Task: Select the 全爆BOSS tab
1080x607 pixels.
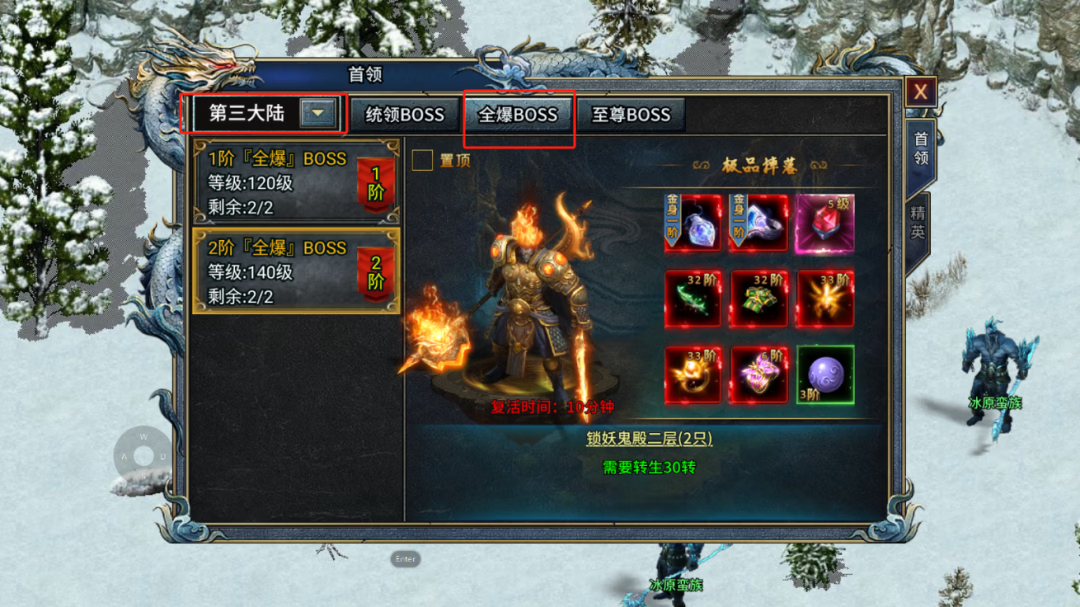Action: (517, 115)
